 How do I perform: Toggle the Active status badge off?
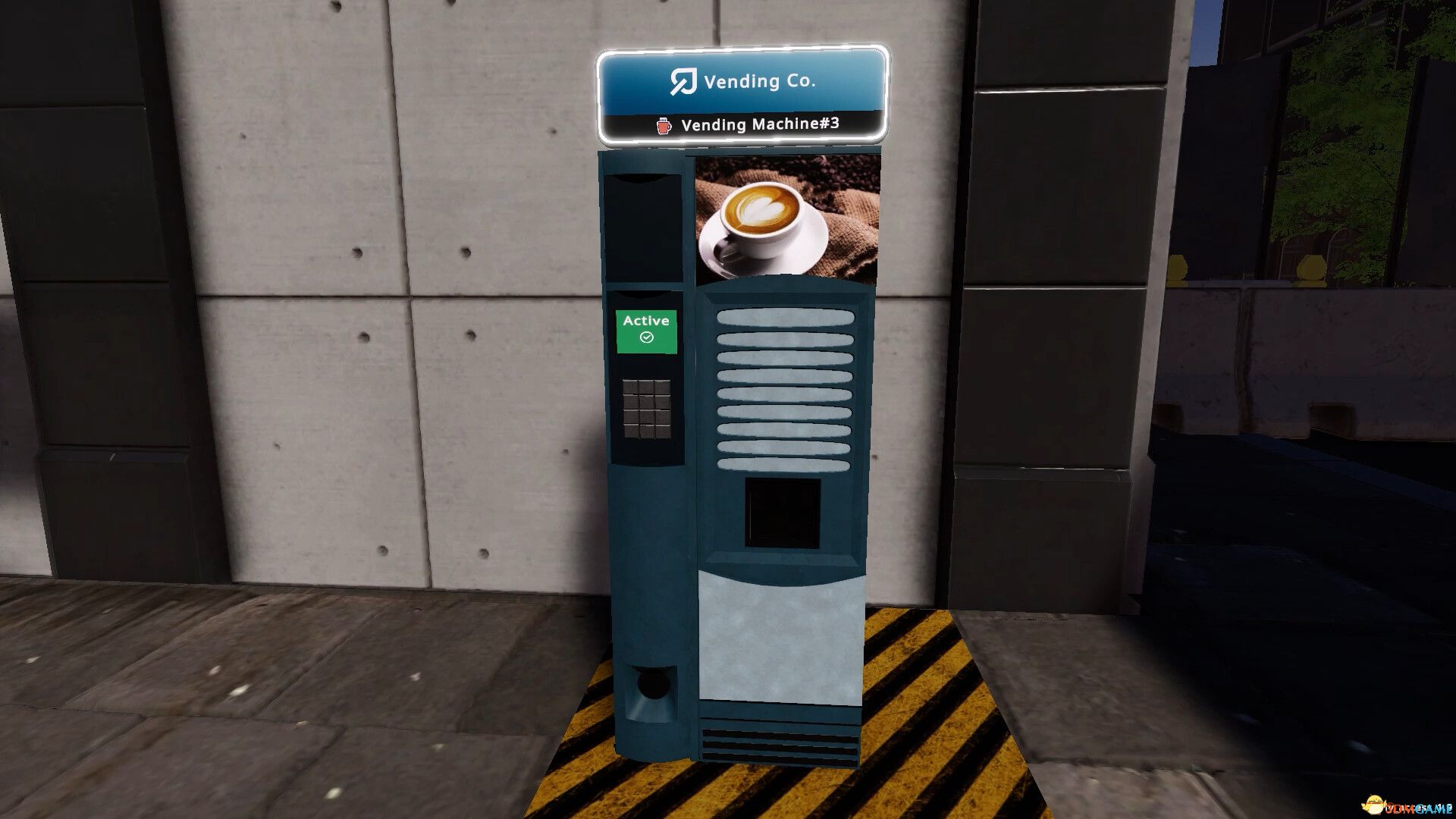tap(645, 330)
